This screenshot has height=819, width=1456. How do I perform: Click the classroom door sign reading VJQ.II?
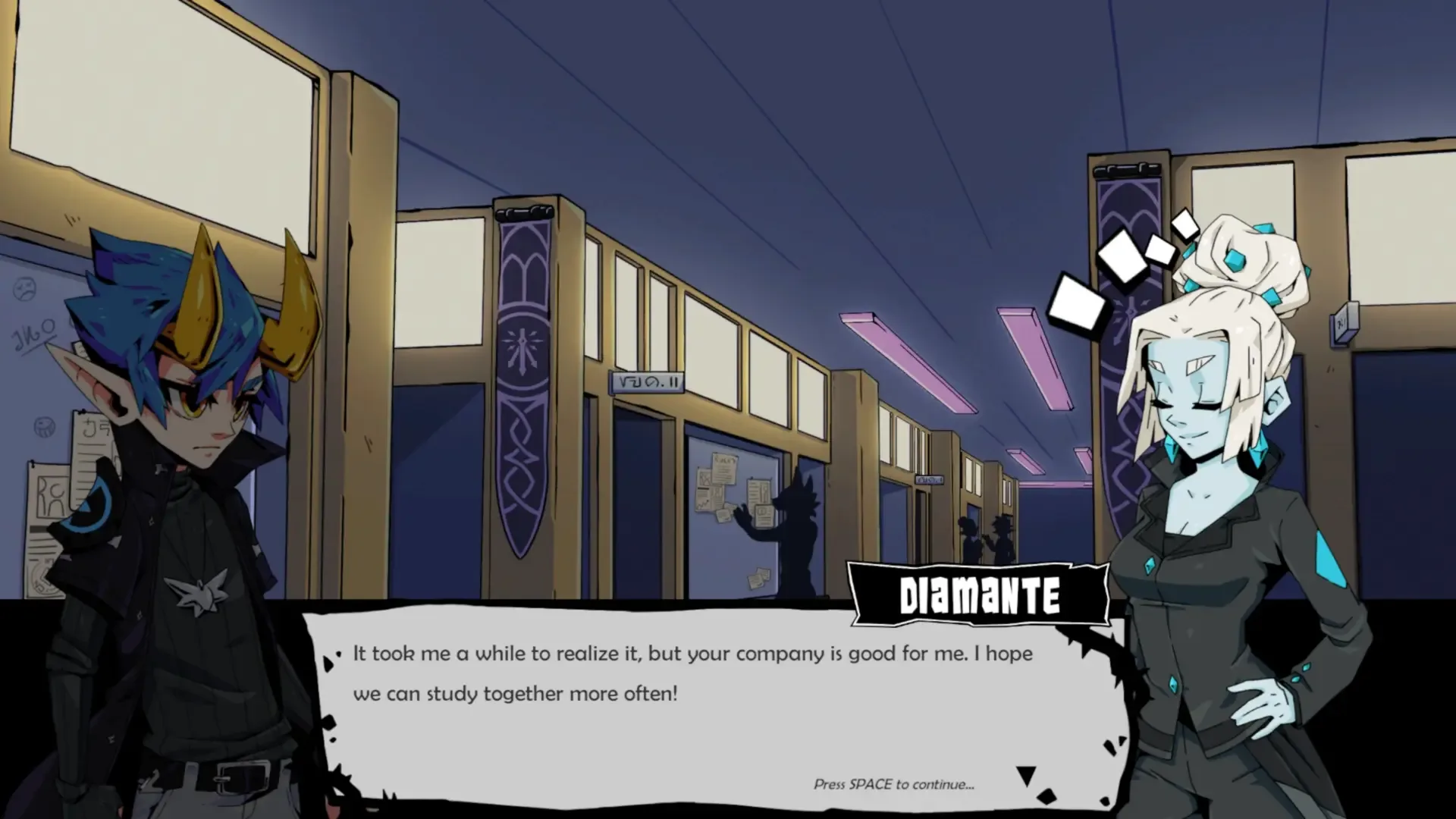(648, 382)
